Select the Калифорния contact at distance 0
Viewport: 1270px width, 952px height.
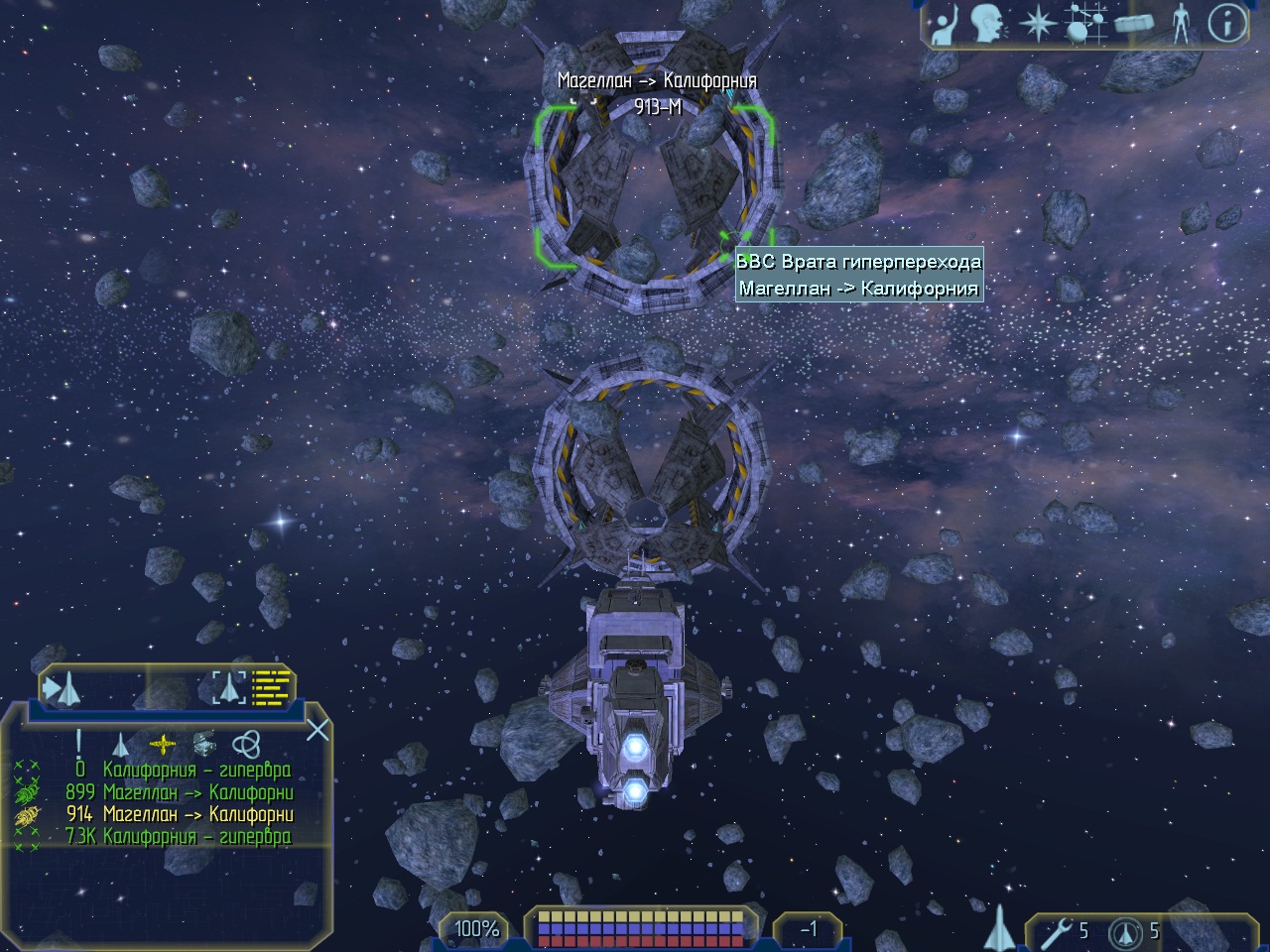[x=179, y=771]
